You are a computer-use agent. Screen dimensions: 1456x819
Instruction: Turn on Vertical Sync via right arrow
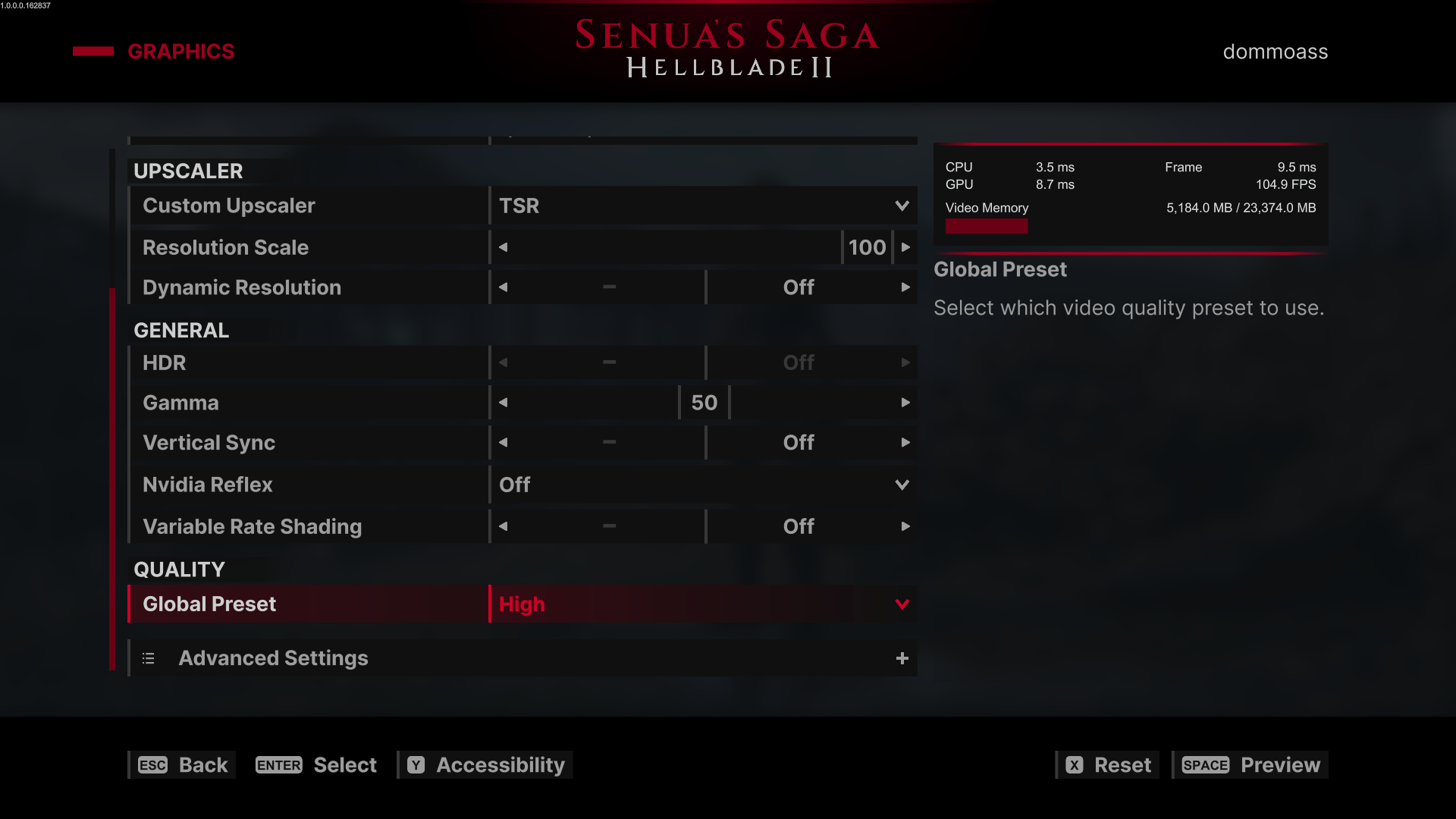coord(905,443)
